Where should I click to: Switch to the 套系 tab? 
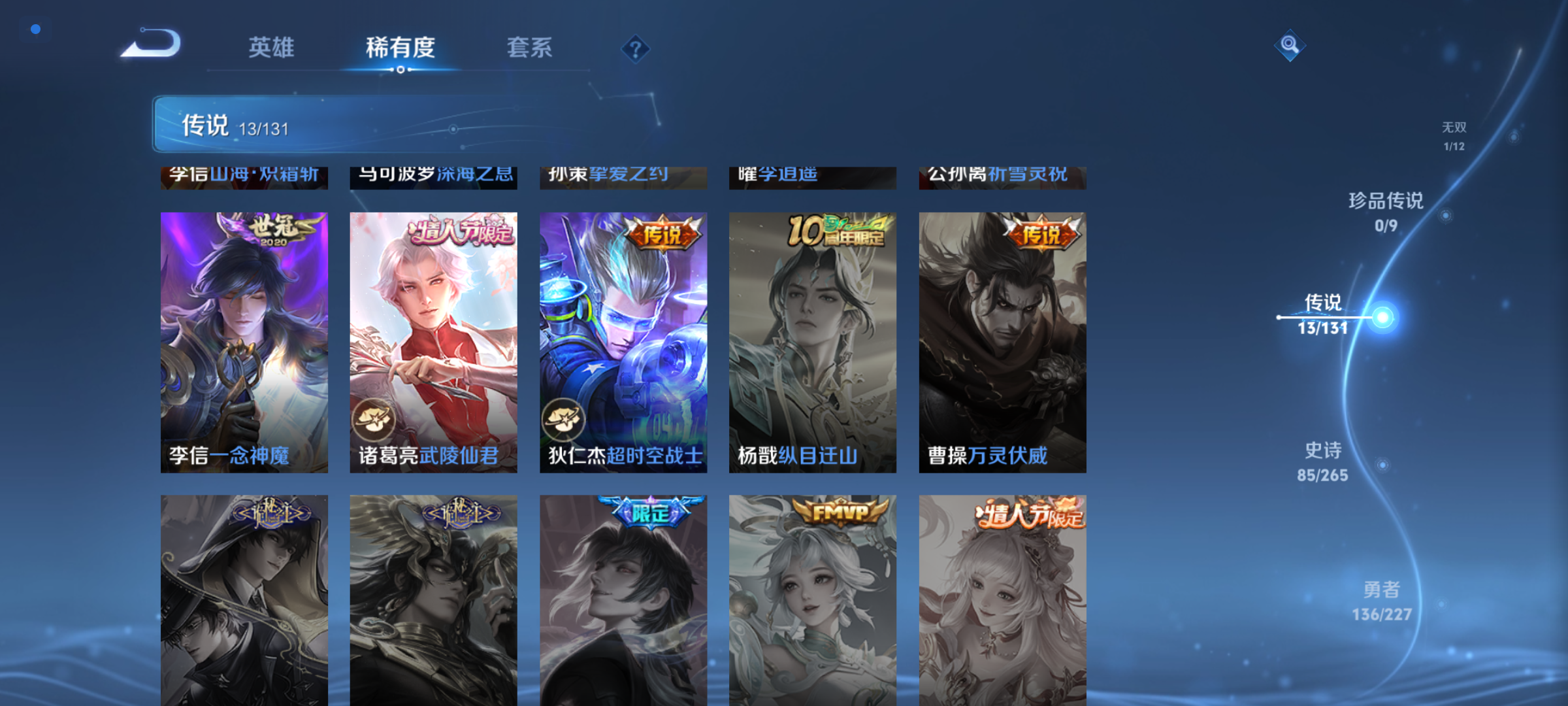[531, 48]
